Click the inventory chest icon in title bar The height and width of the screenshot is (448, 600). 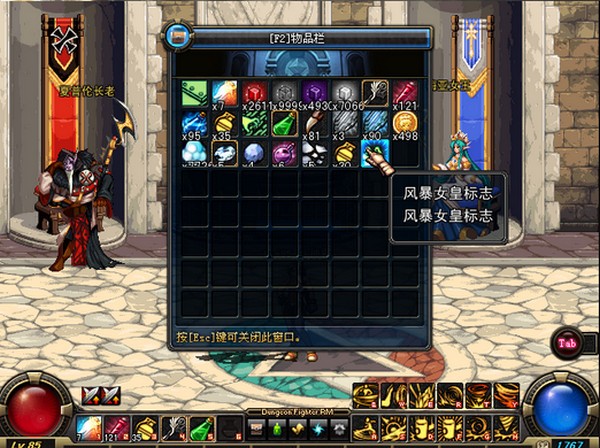[x=179, y=36]
